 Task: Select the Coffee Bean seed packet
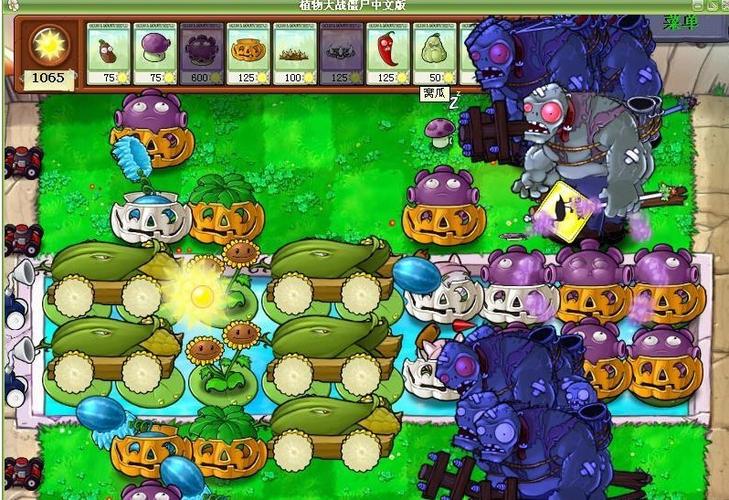(108, 54)
